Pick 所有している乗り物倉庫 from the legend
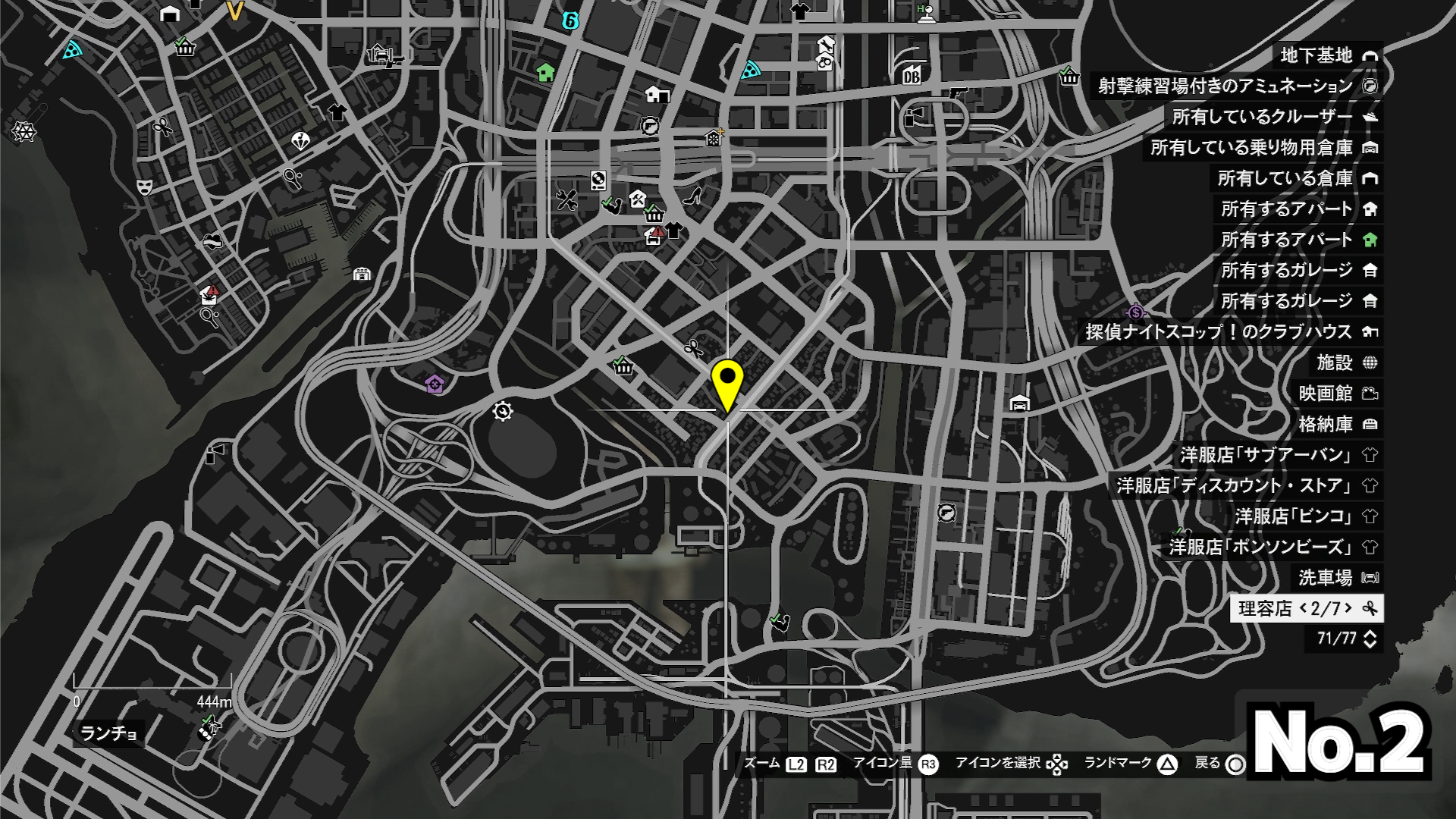 coord(1263,147)
